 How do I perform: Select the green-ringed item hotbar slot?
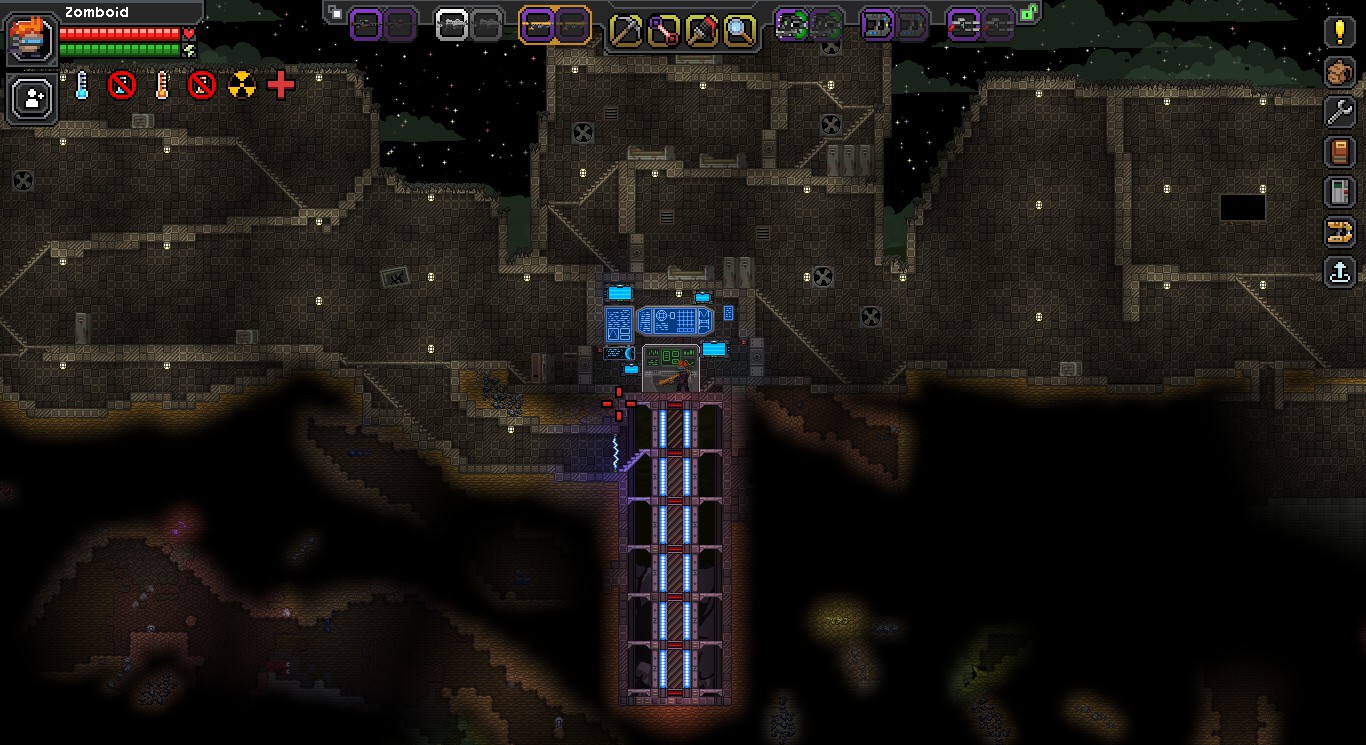tap(792, 24)
